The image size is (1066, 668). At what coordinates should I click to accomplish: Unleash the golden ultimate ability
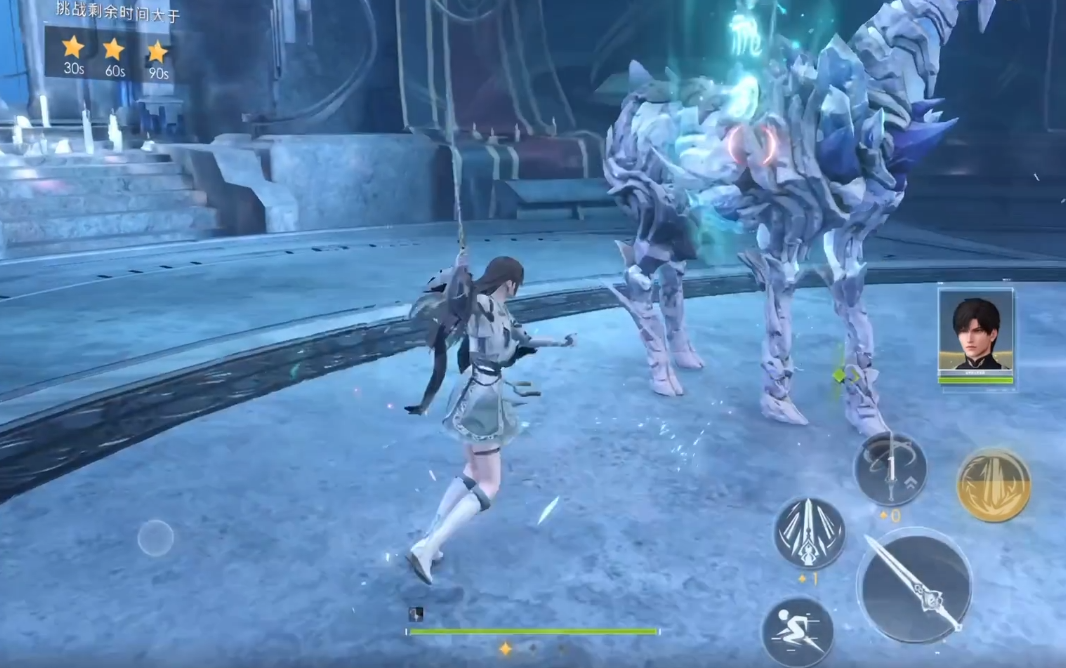(x=993, y=485)
